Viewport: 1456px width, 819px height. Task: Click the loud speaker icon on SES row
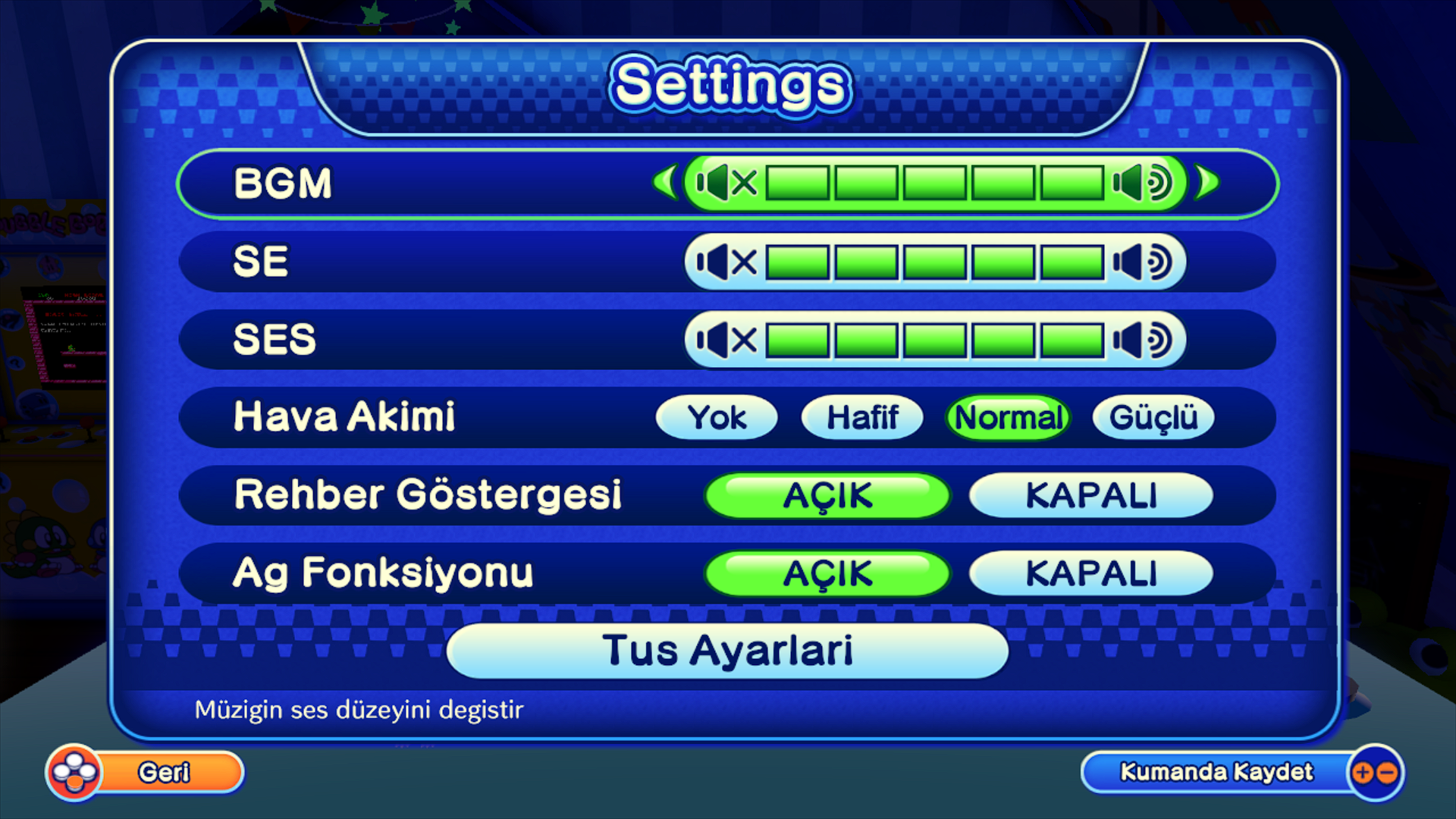coord(1141,340)
